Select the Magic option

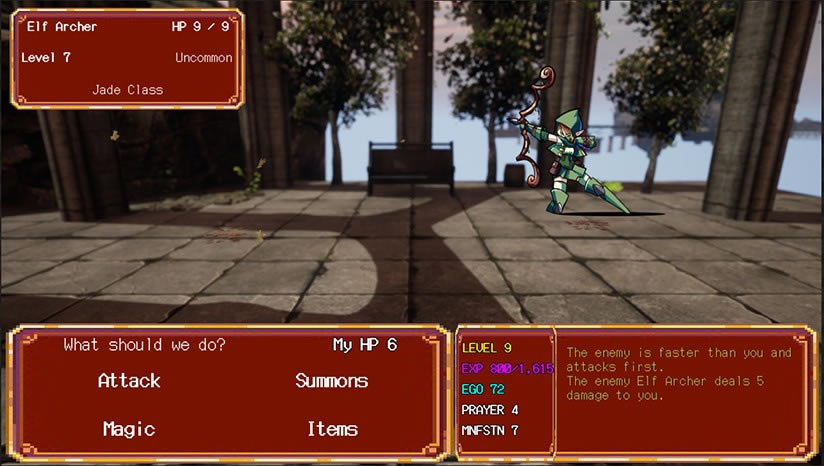click(129, 429)
